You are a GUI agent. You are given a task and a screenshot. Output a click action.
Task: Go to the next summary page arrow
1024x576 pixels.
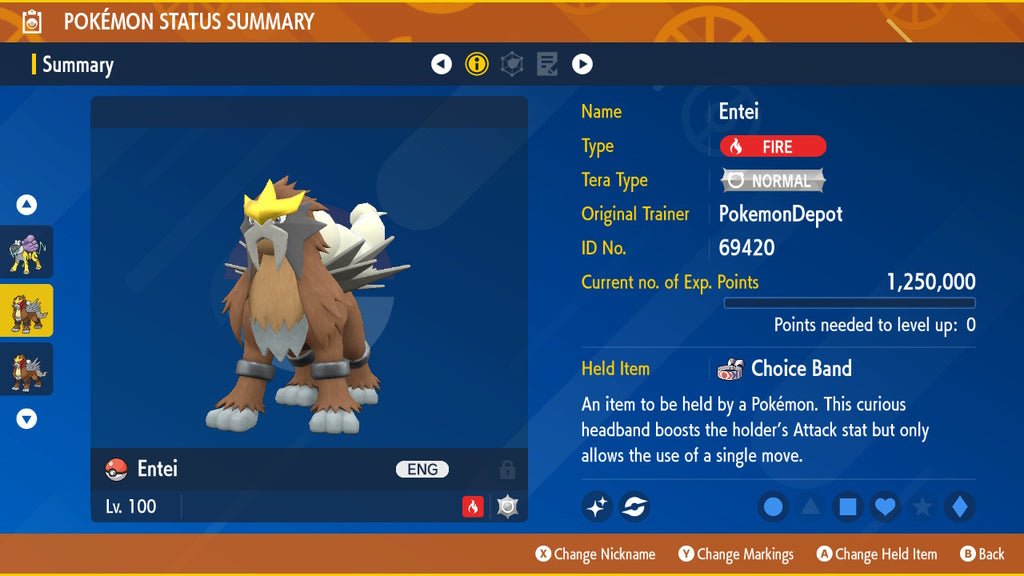[582, 65]
